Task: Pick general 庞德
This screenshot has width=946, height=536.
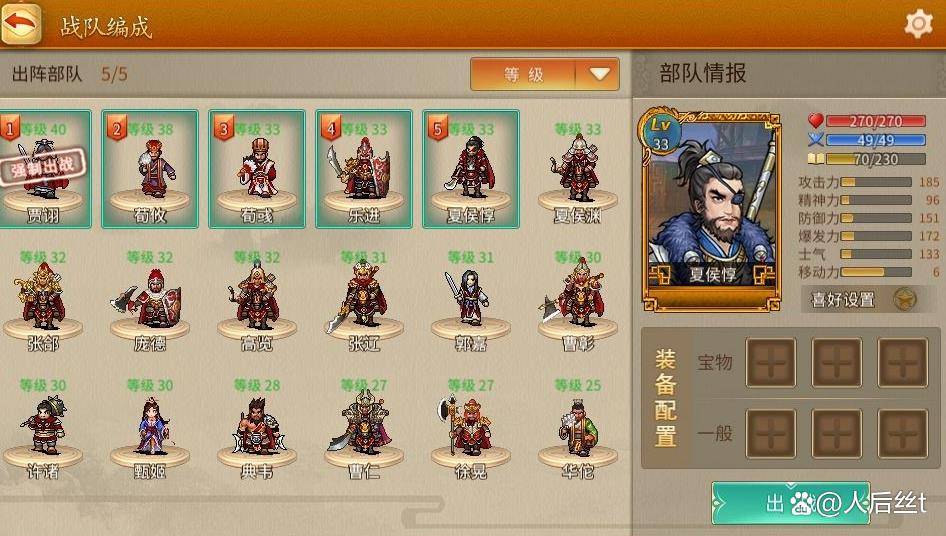Action: point(150,300)
